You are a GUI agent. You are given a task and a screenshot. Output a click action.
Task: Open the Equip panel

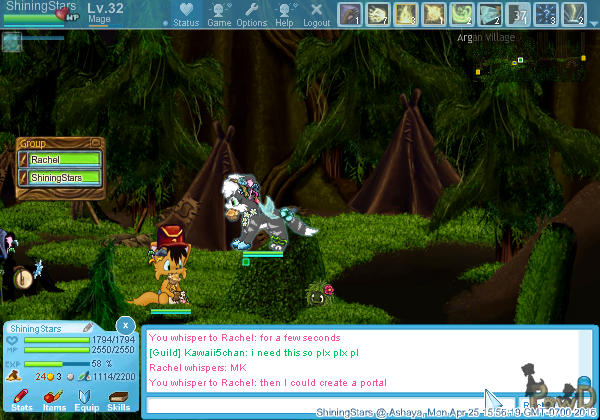point(86,400)
